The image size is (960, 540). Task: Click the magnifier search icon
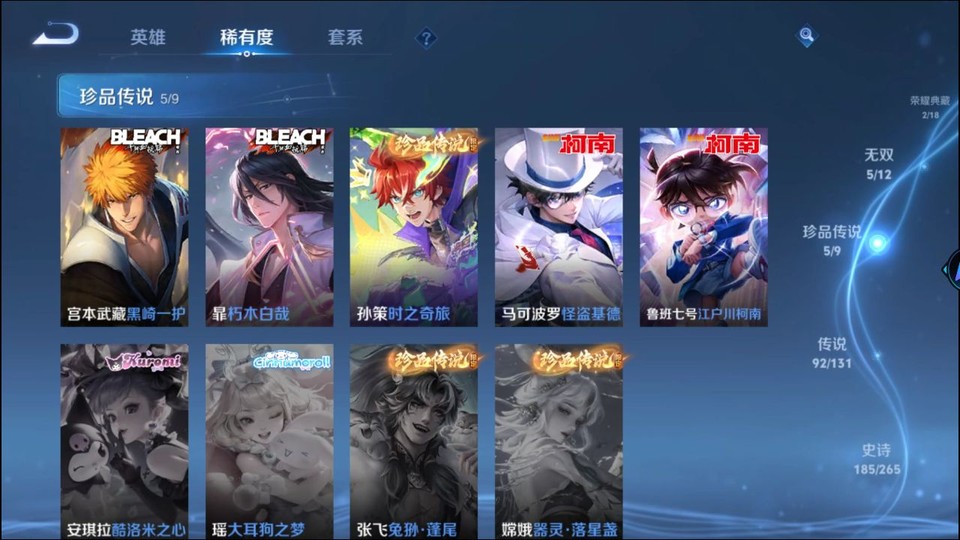pos(806,37)
